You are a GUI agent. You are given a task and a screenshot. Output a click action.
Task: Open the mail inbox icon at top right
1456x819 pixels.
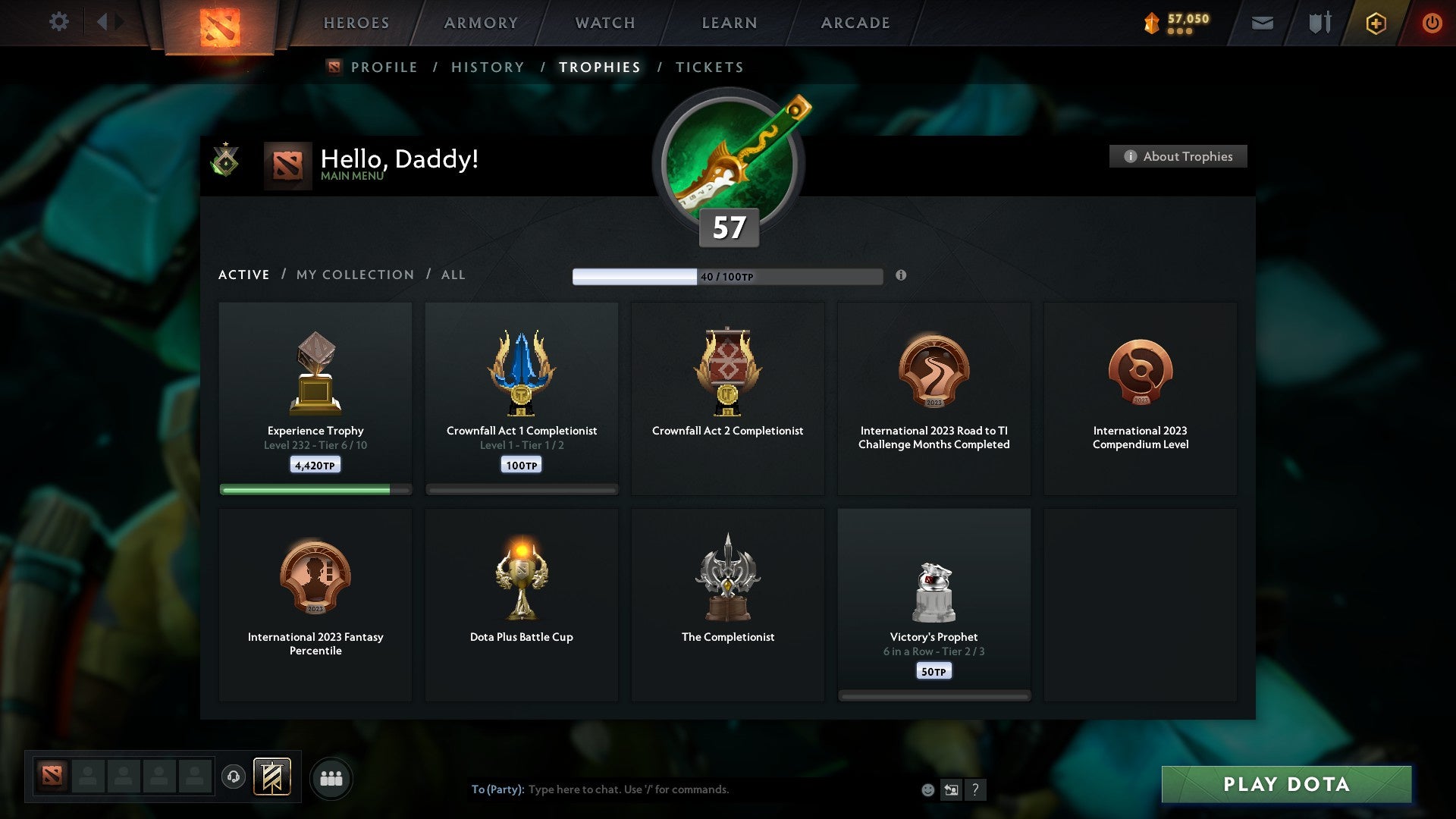tap(1263, 23)
